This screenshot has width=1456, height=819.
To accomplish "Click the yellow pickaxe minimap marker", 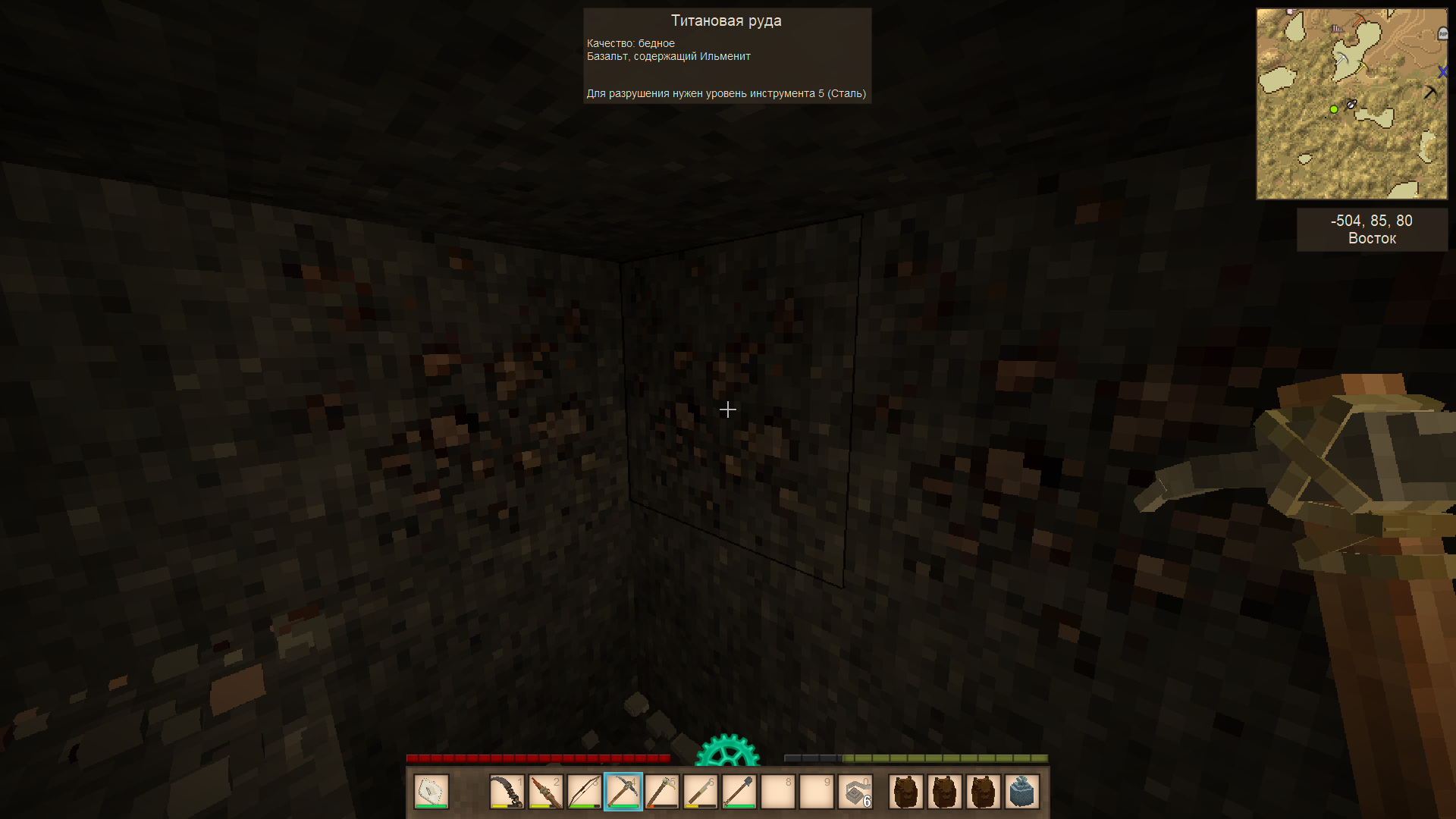I will 1363,68.
